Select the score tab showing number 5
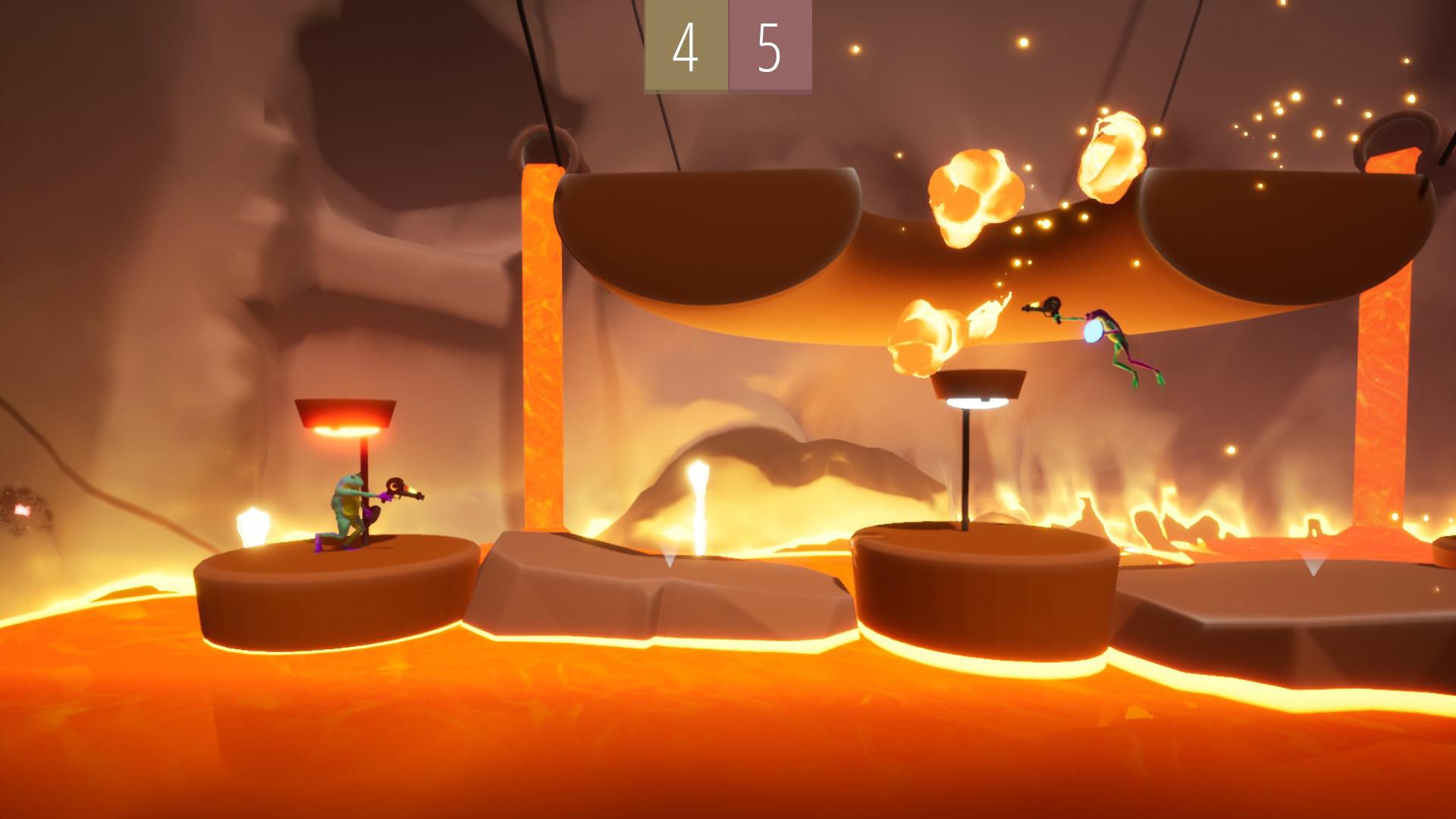Viewport: 1456px width, 819px height. coord(769,47)
